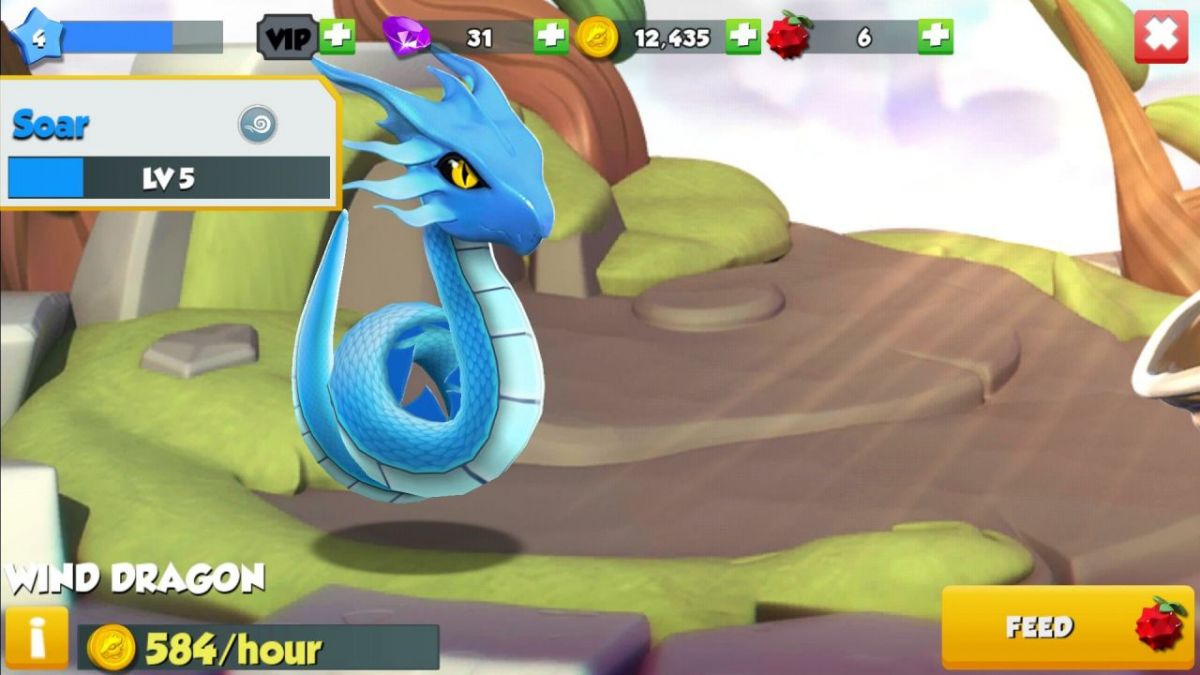1200x675 pixels.
Task: Click the wind element swirl icon
Action: point(257,125)
